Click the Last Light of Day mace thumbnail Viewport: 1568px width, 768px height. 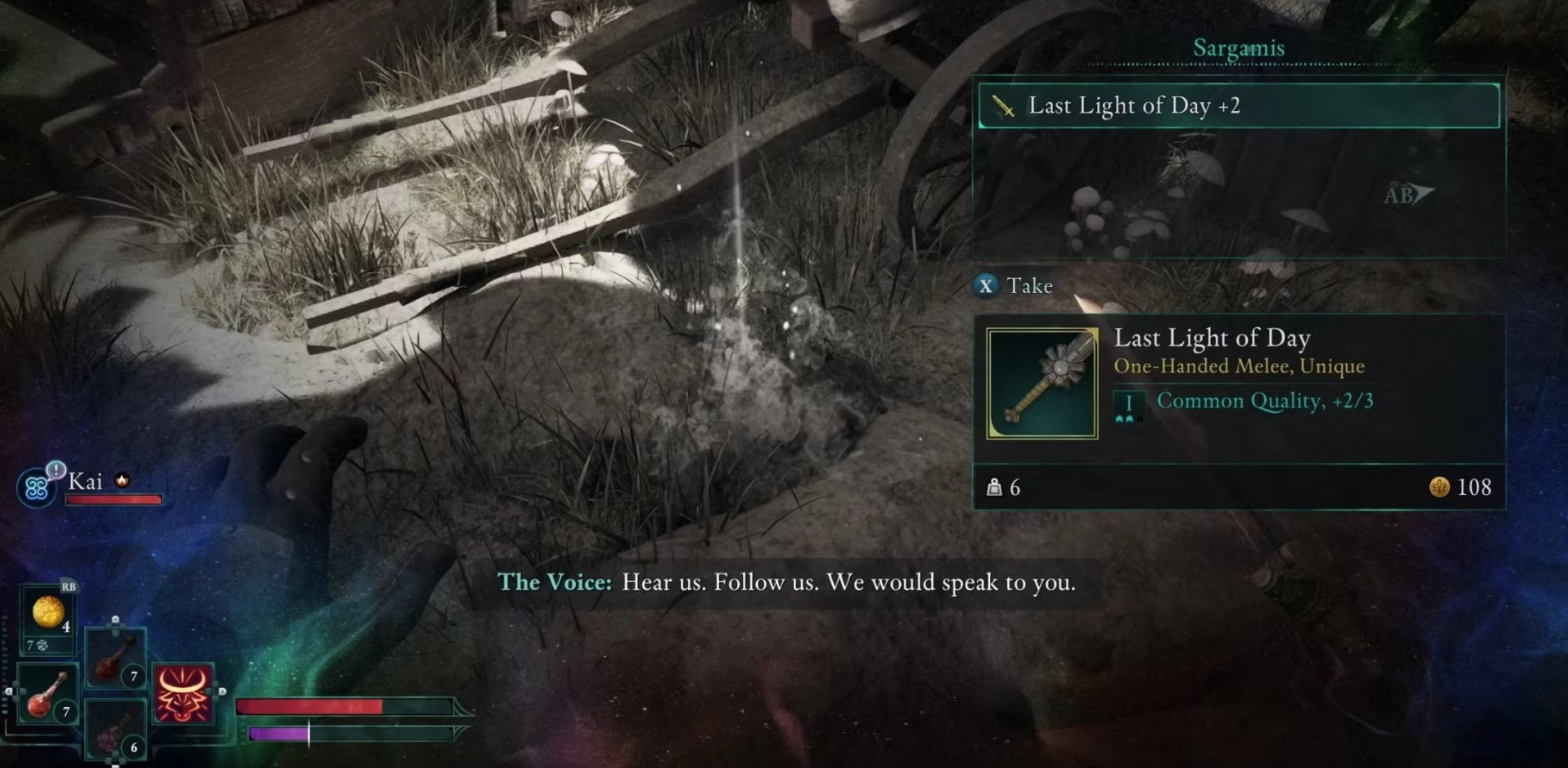[1042, 383]
